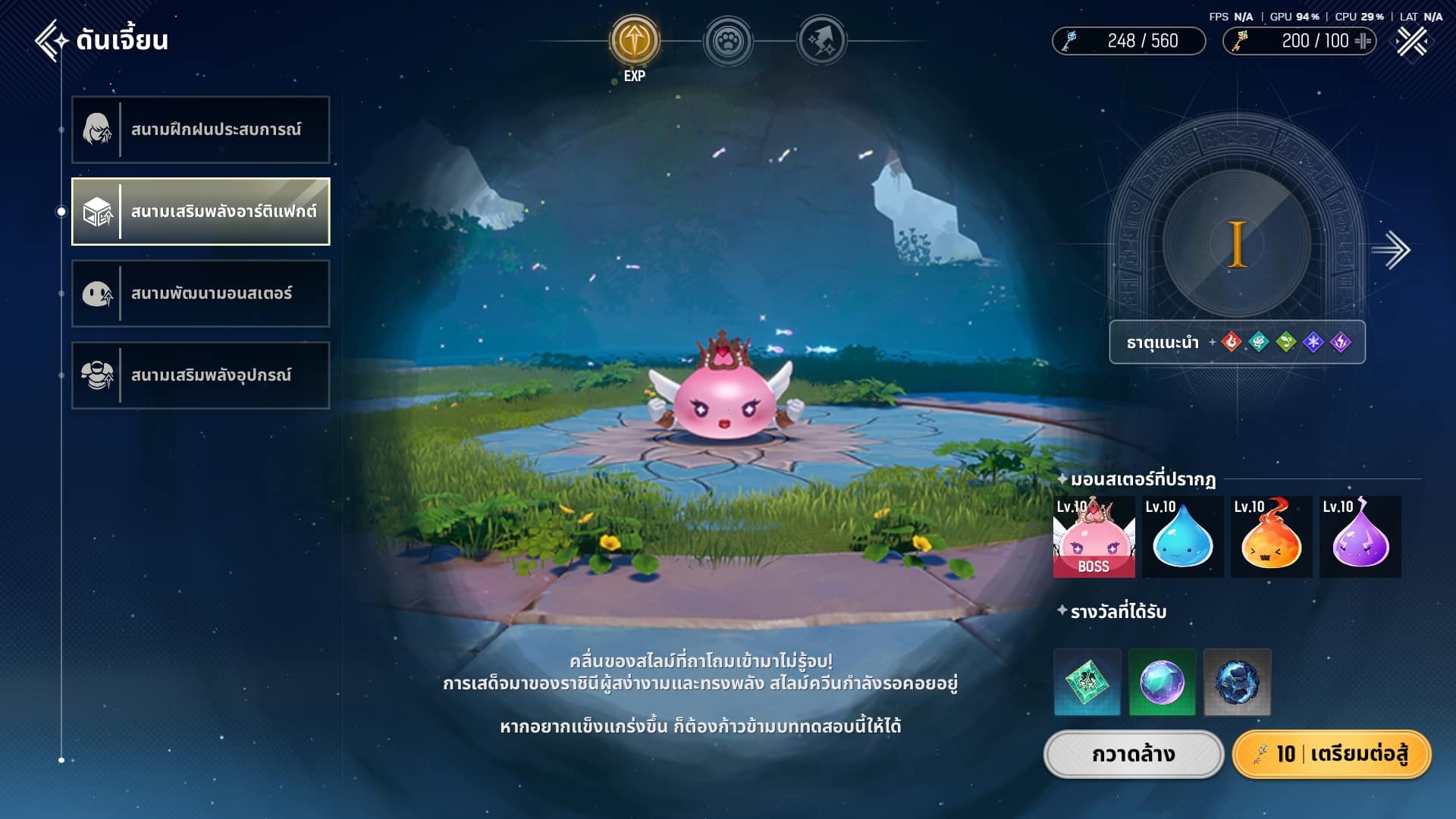Go back using the ดันเจี้ยน arrow
Viewport: 1456px width, 819px height.
(x=52, y=40)
